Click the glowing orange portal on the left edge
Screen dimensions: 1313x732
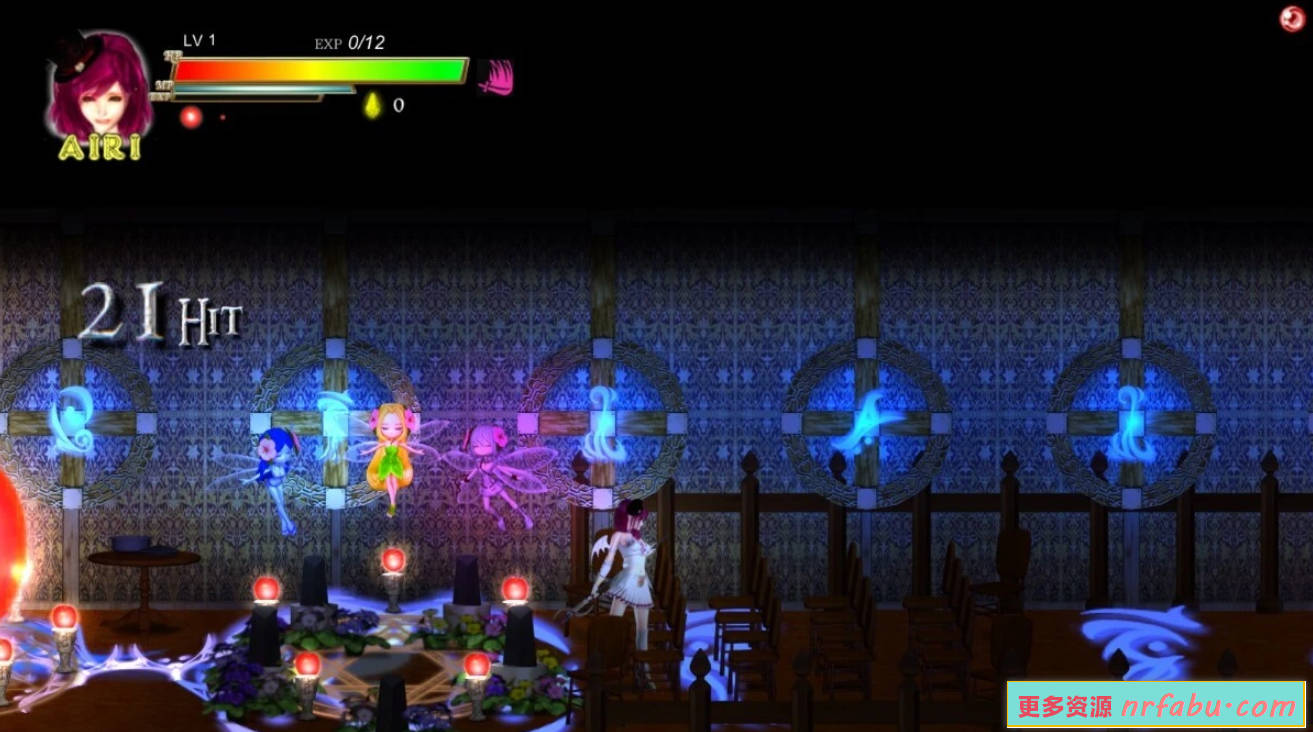click(8, 540)
